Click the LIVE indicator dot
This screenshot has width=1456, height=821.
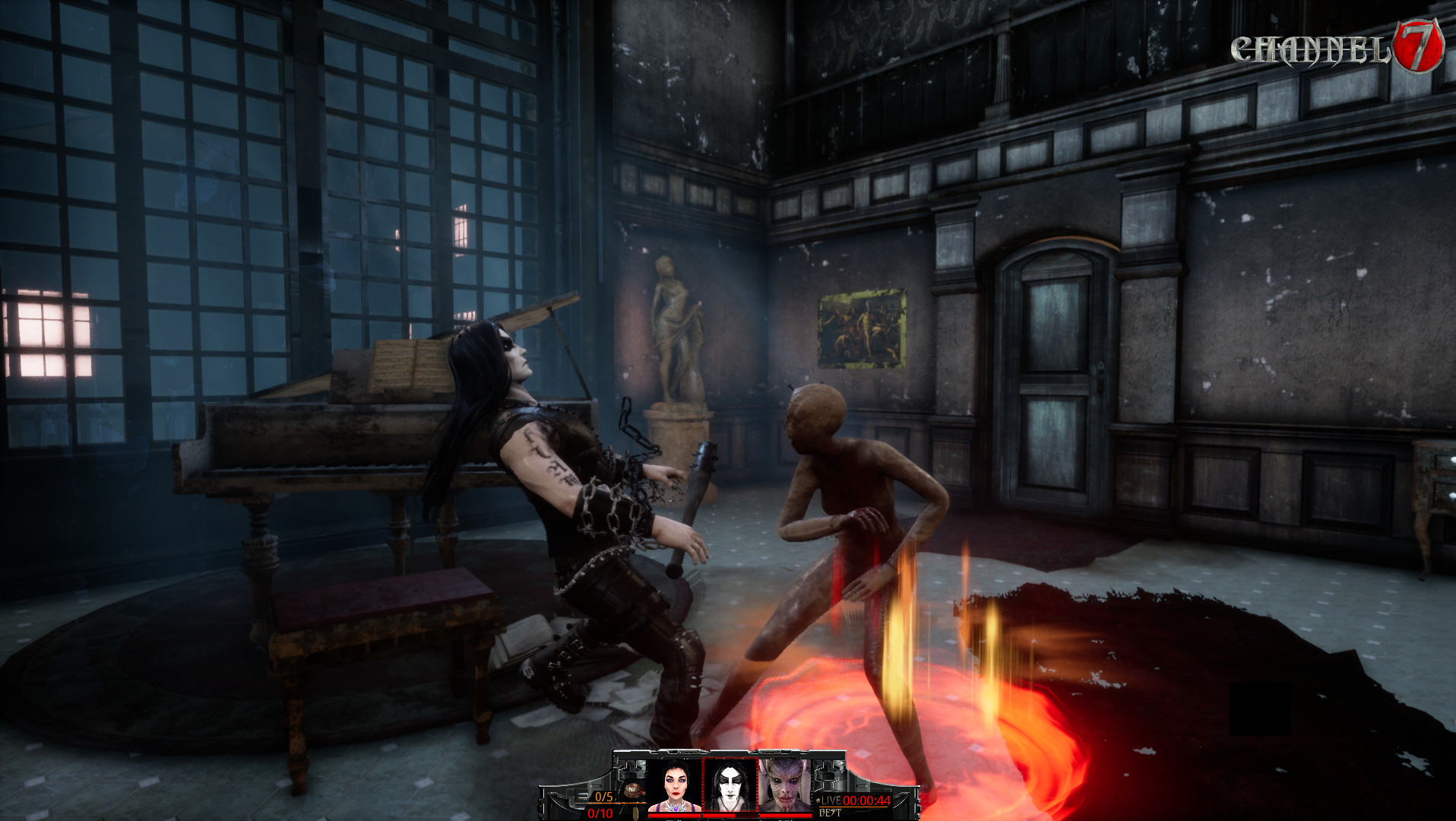pyautogui.click(x=818, y=800)
